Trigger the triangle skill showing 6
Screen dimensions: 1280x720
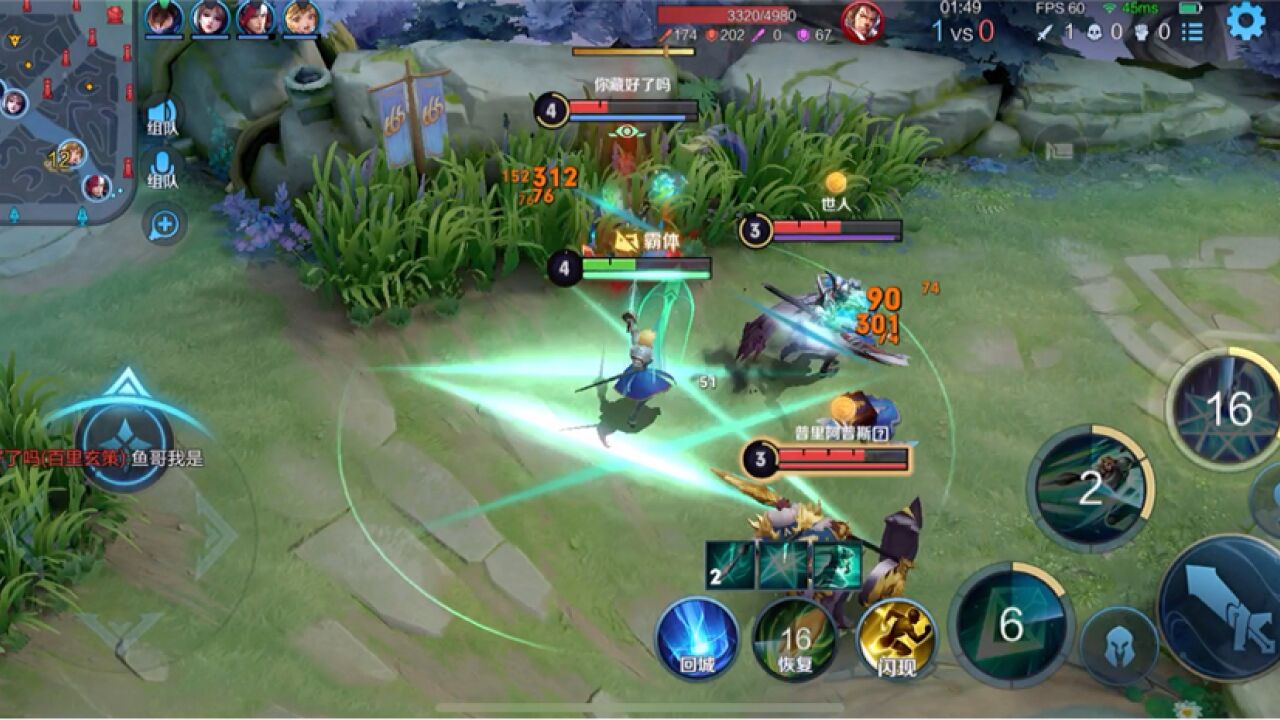tap(1010, 625)
